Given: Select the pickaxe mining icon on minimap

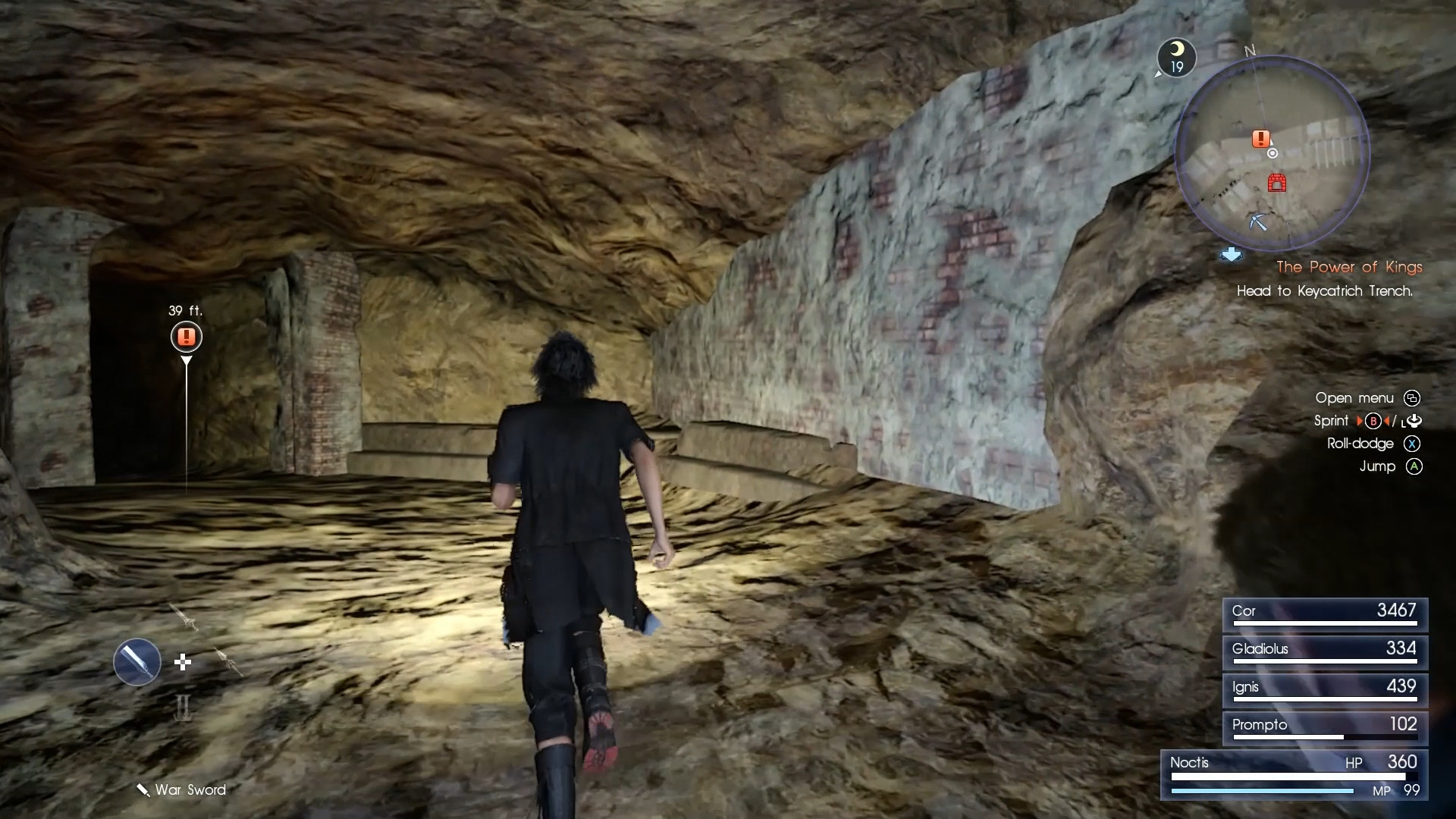Looking at the screenshot, I should click(1258, 221).
